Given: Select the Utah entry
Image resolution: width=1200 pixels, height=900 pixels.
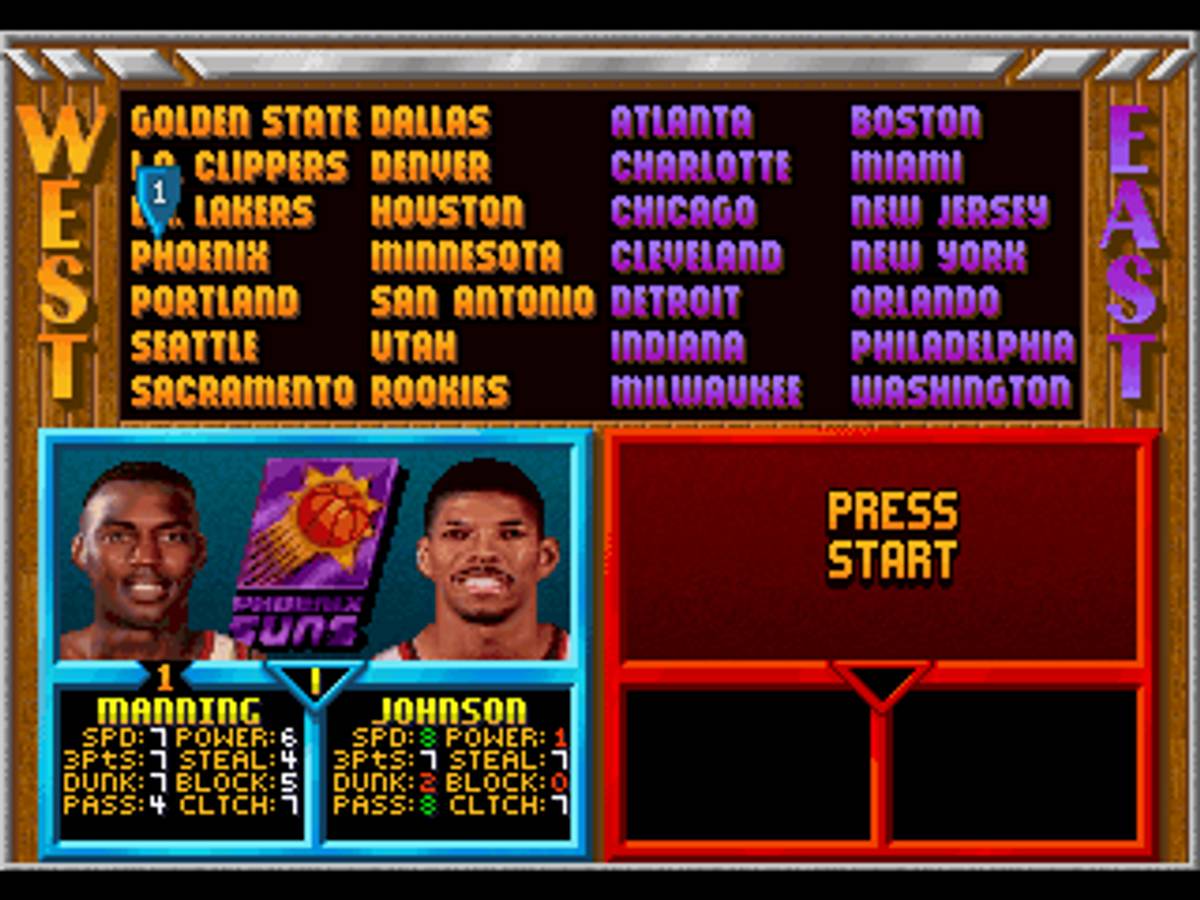Looking at the screenshot, I should (x=413, y=347).
